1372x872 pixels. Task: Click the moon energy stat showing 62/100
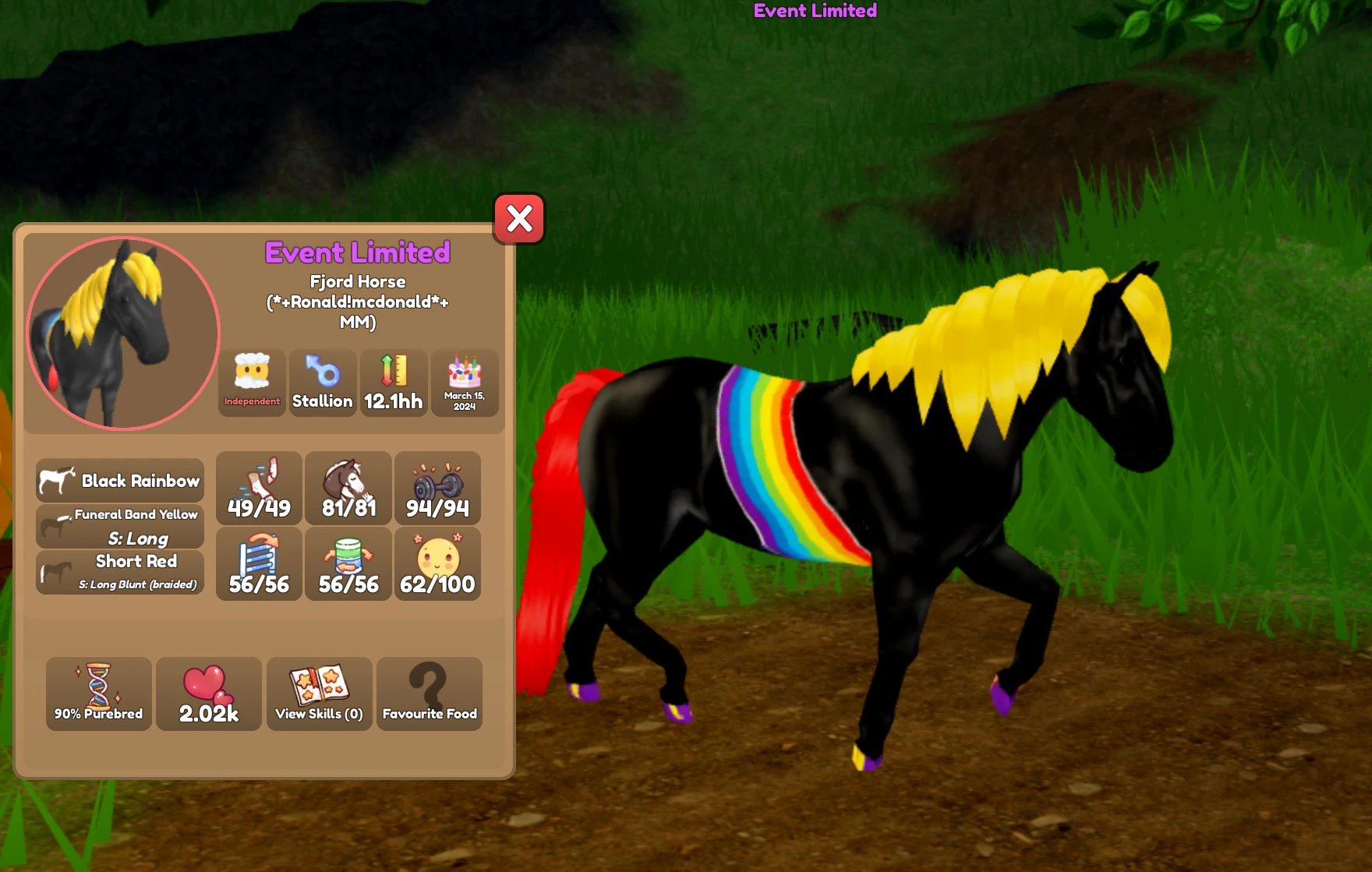coord(437,563)
